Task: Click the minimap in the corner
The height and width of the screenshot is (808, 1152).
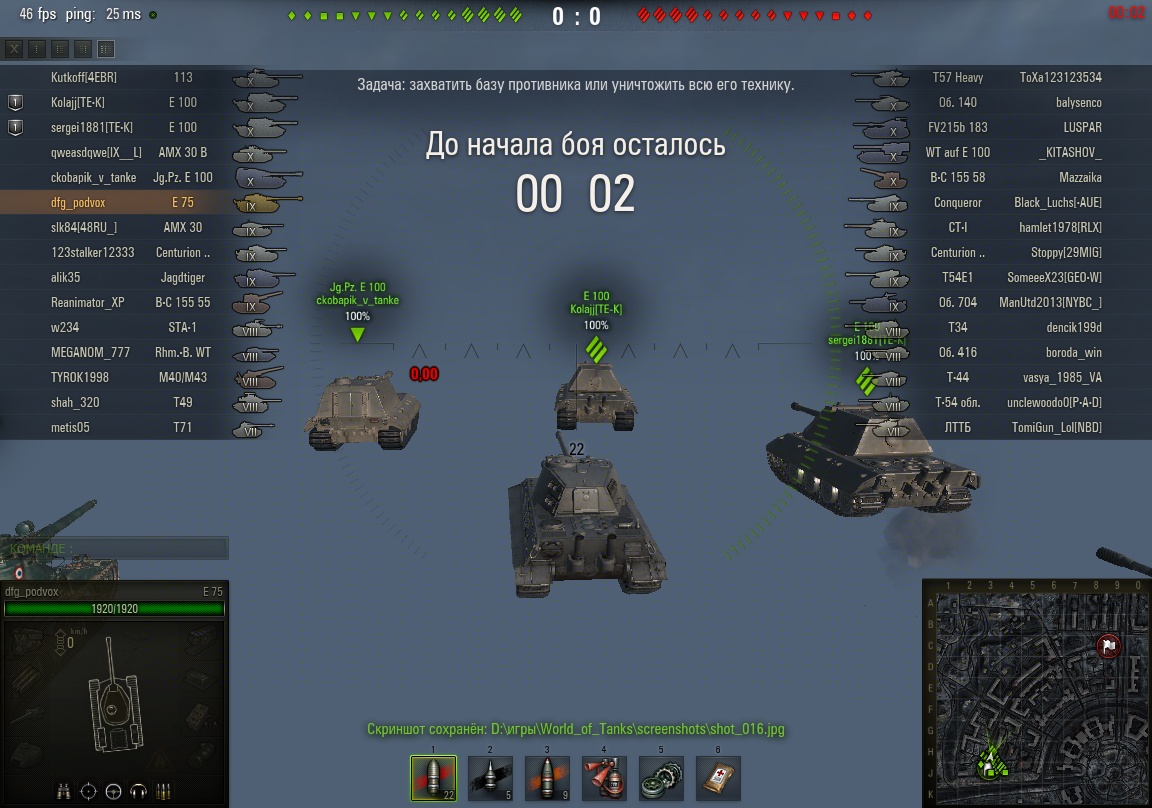Action: point(1036,692)
